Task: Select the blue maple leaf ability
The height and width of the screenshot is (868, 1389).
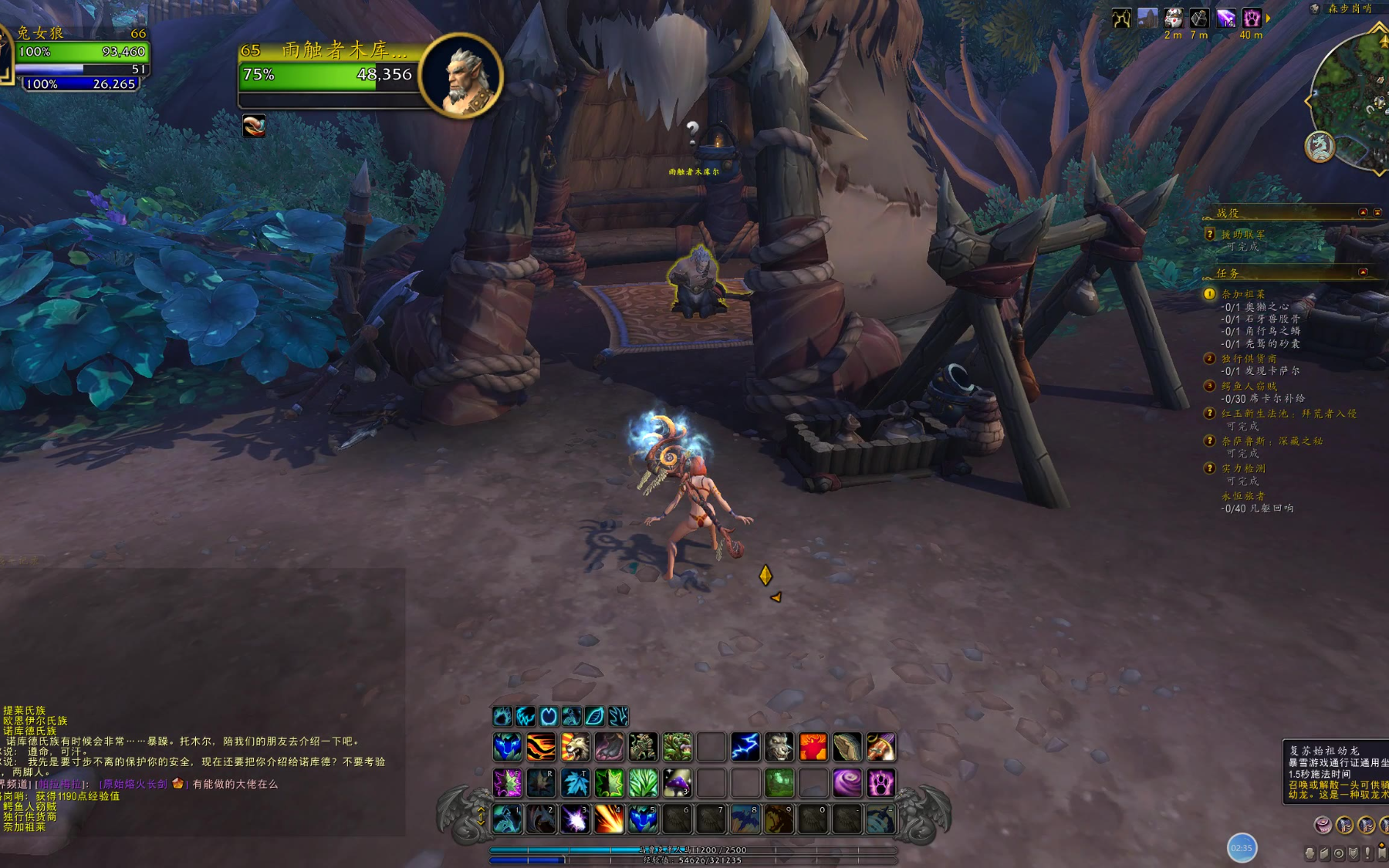Action: 575,783
